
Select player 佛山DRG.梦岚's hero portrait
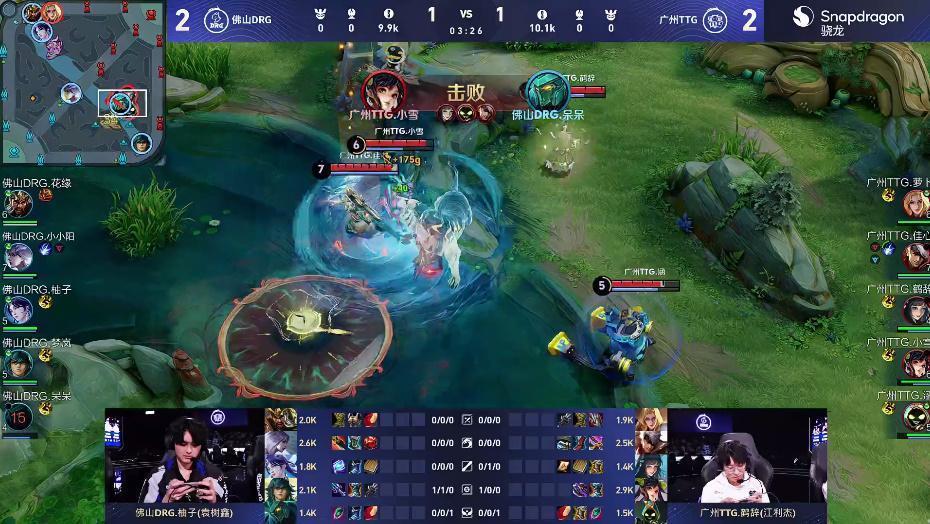pyautogui.click(x=19, y=362)
